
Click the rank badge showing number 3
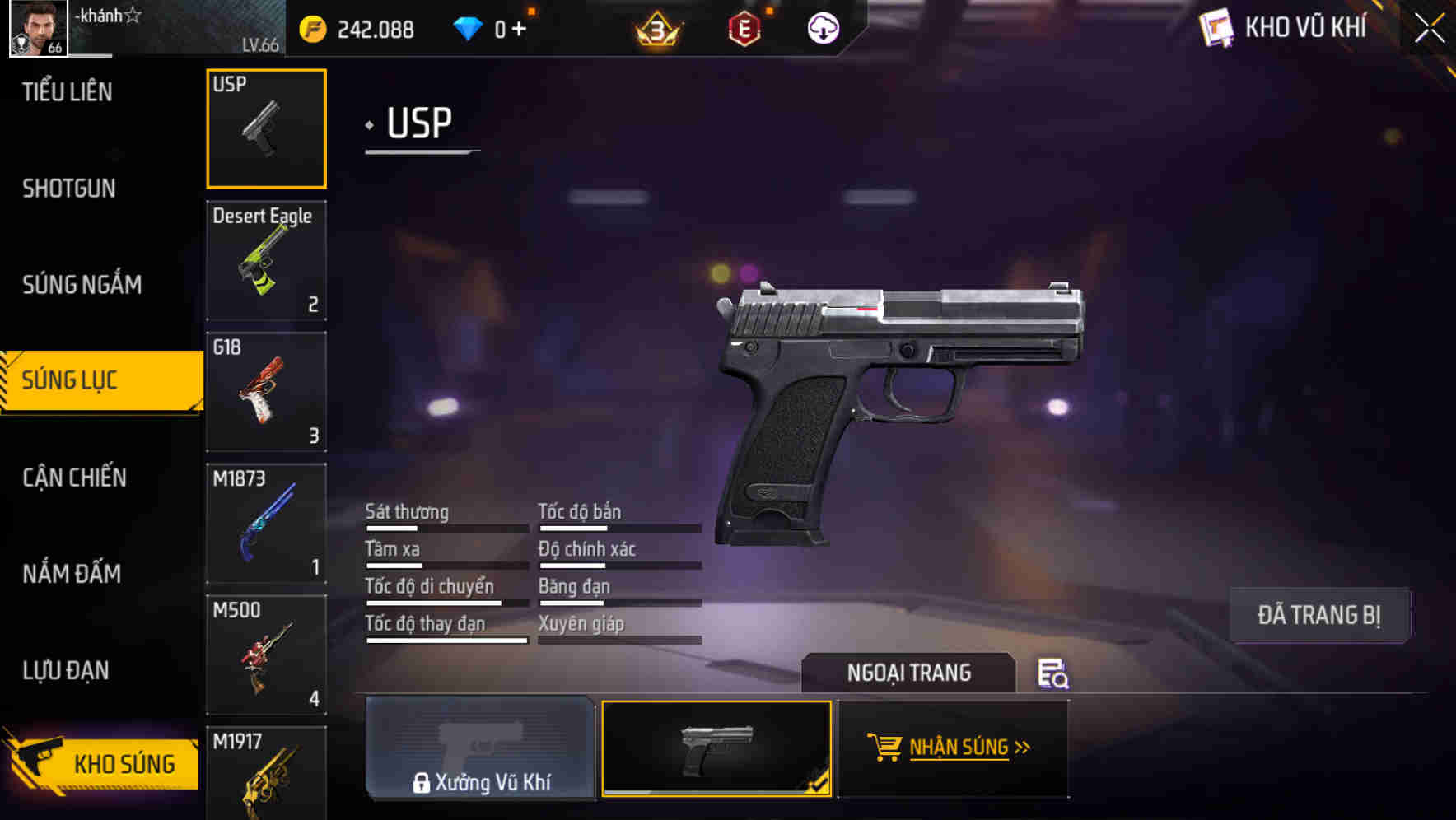[x=656, y=28]
